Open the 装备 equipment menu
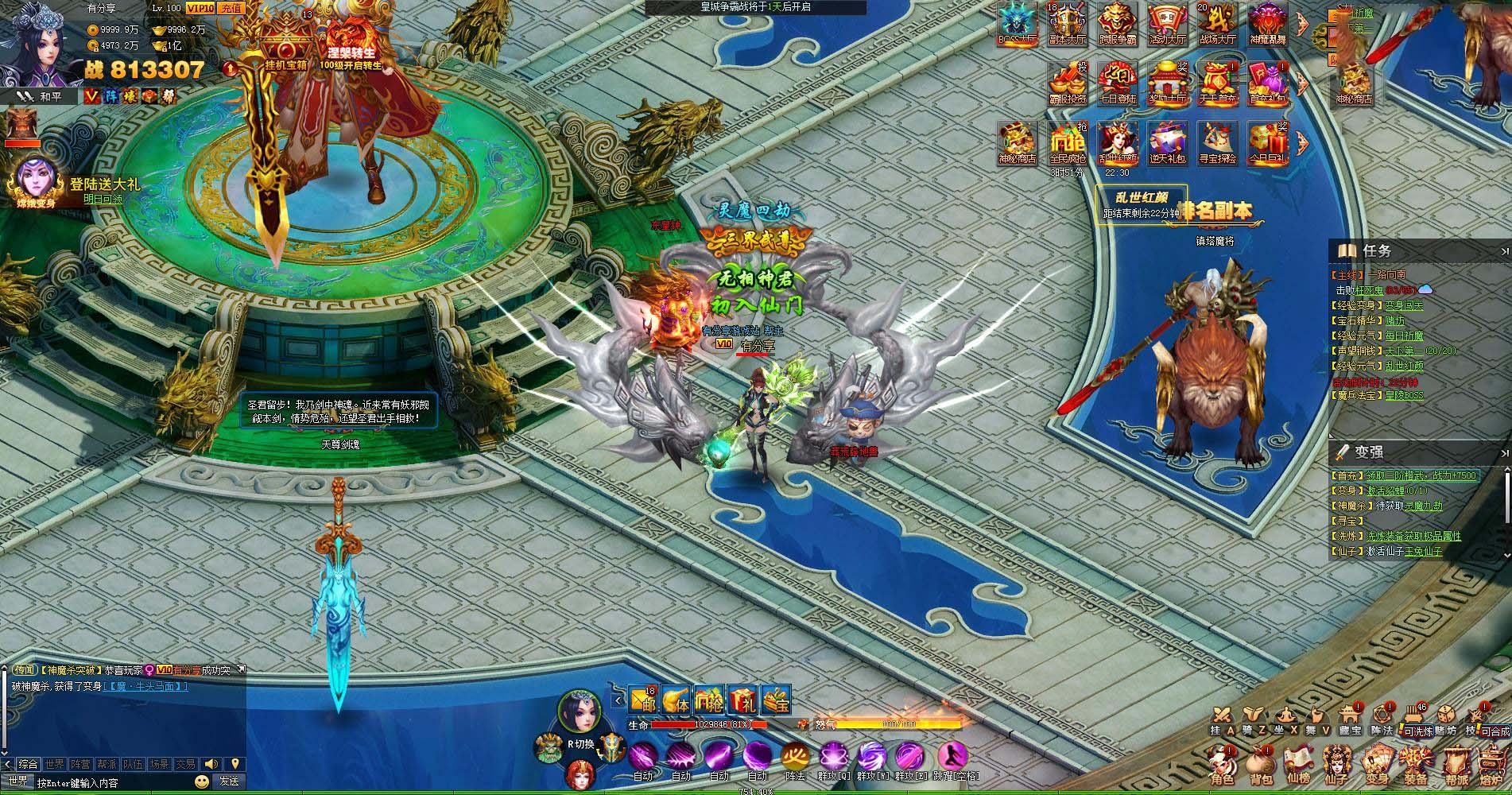The image size is (1512, 795). (x=1415, y=766)
